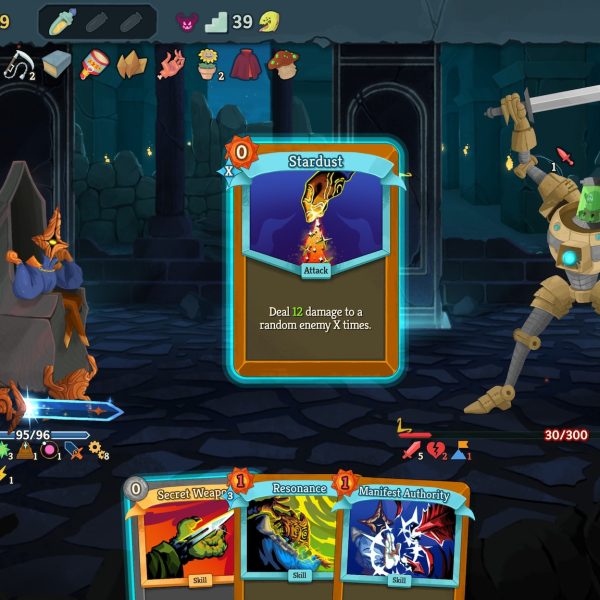Screen dimensions: 600x600
Task: Click the yellow slug head icon
Action: 269,21
